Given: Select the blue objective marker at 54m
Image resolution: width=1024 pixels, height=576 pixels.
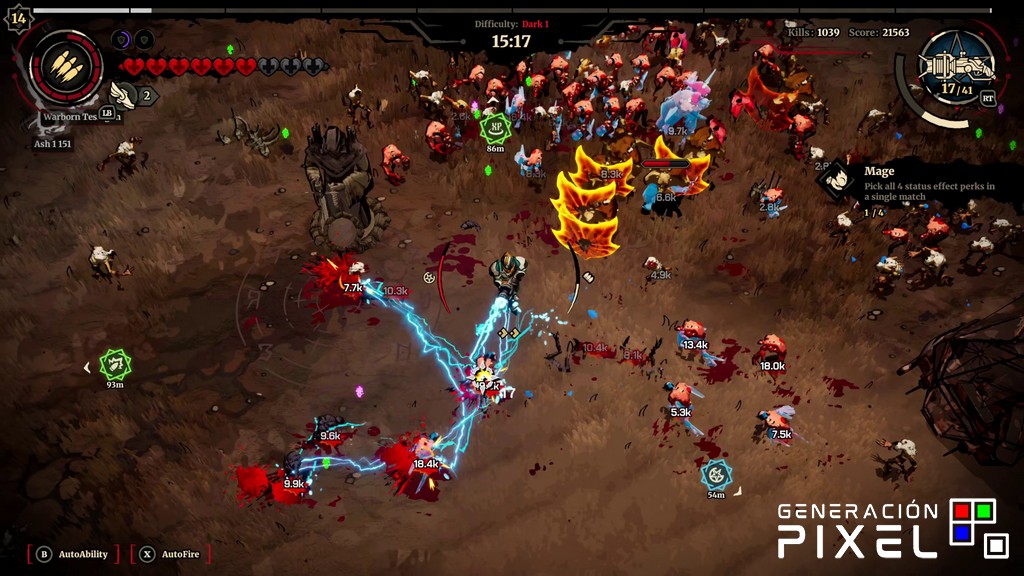Looking at the screenshot, I should [x=716, y=474].
